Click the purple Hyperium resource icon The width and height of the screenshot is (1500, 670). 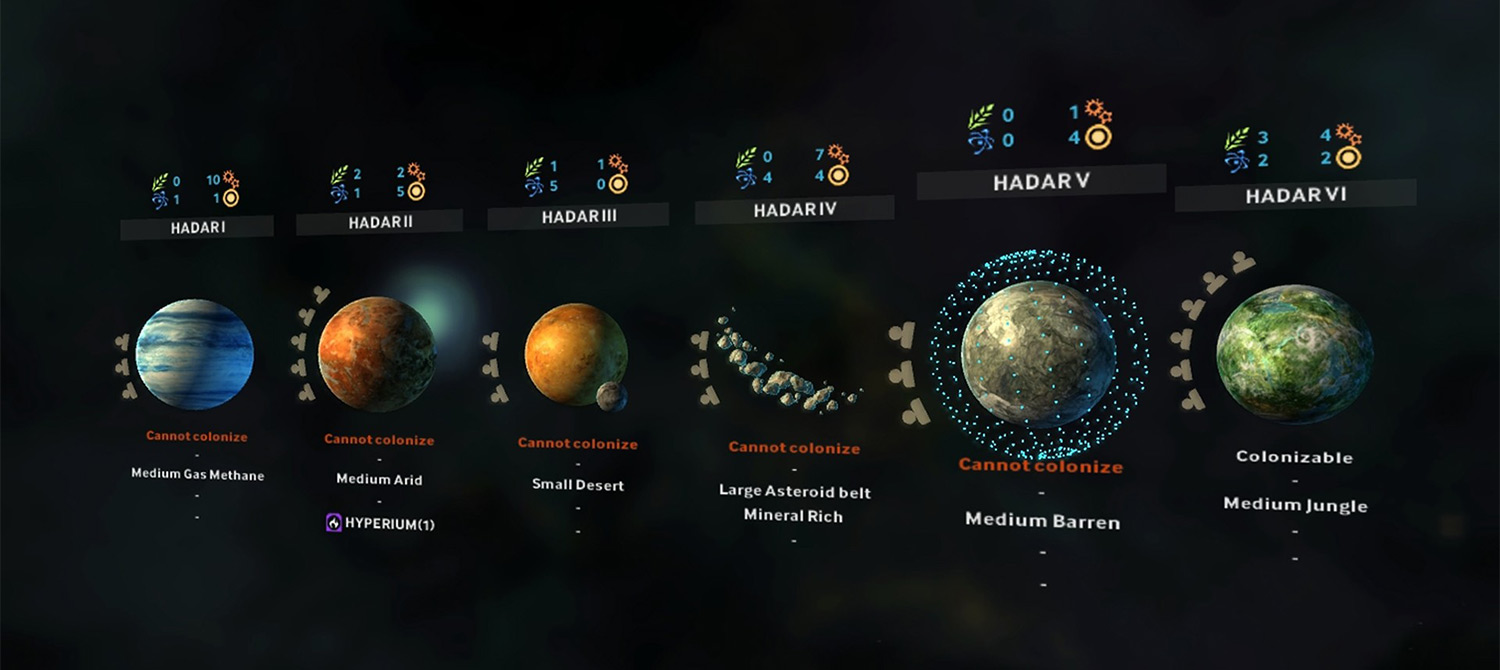(x=334, y=523)
